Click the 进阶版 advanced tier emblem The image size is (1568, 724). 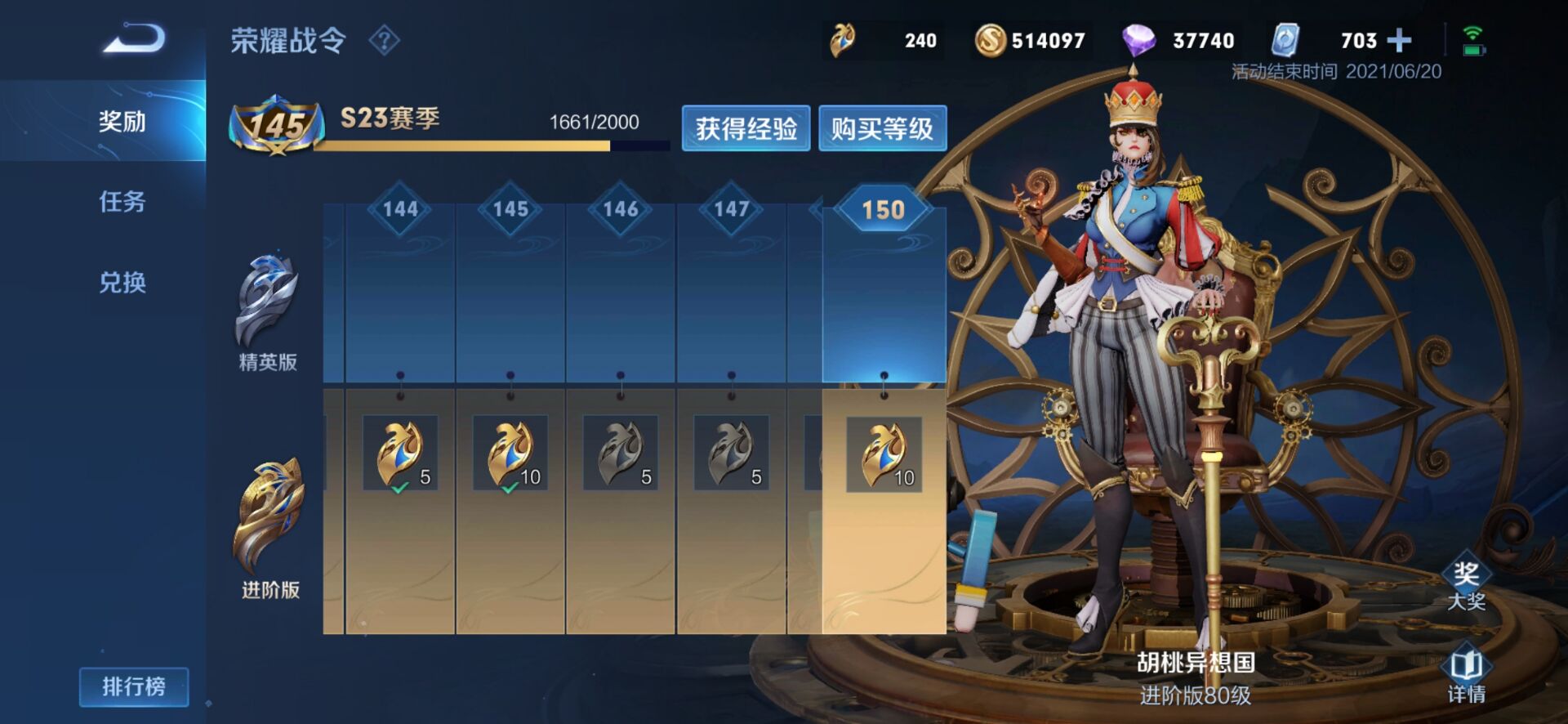(269, 515)
